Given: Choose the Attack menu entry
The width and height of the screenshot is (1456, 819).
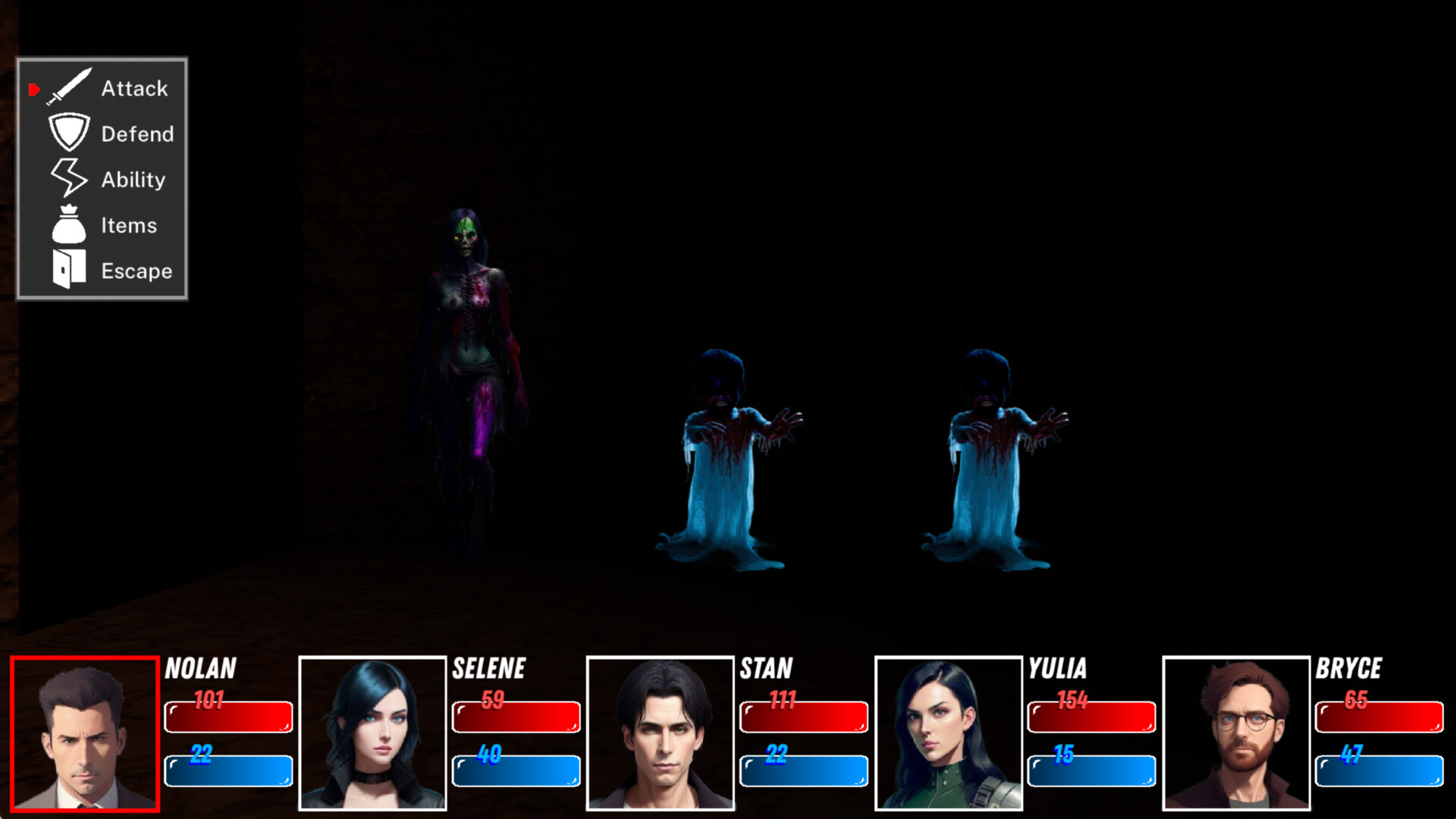Looking at the screenshot, I should [135, 88].
